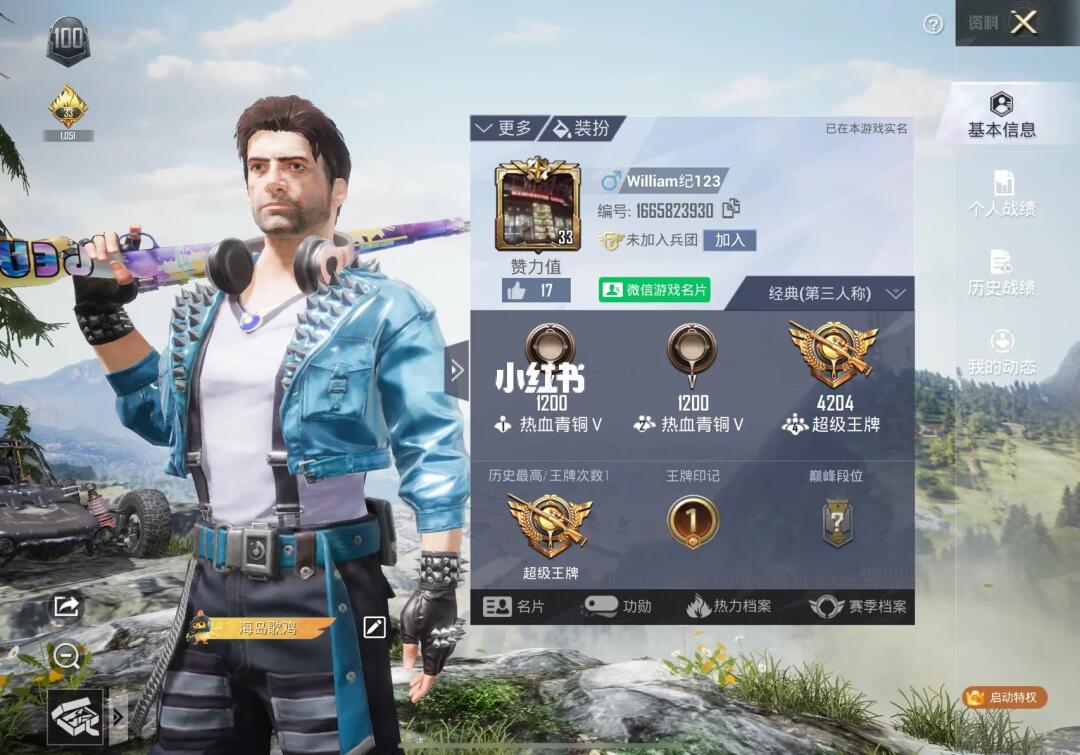This screenshot has height=755, width=1080.
Task: View the 历史战绩 tab
Action: click(1001, 274)
